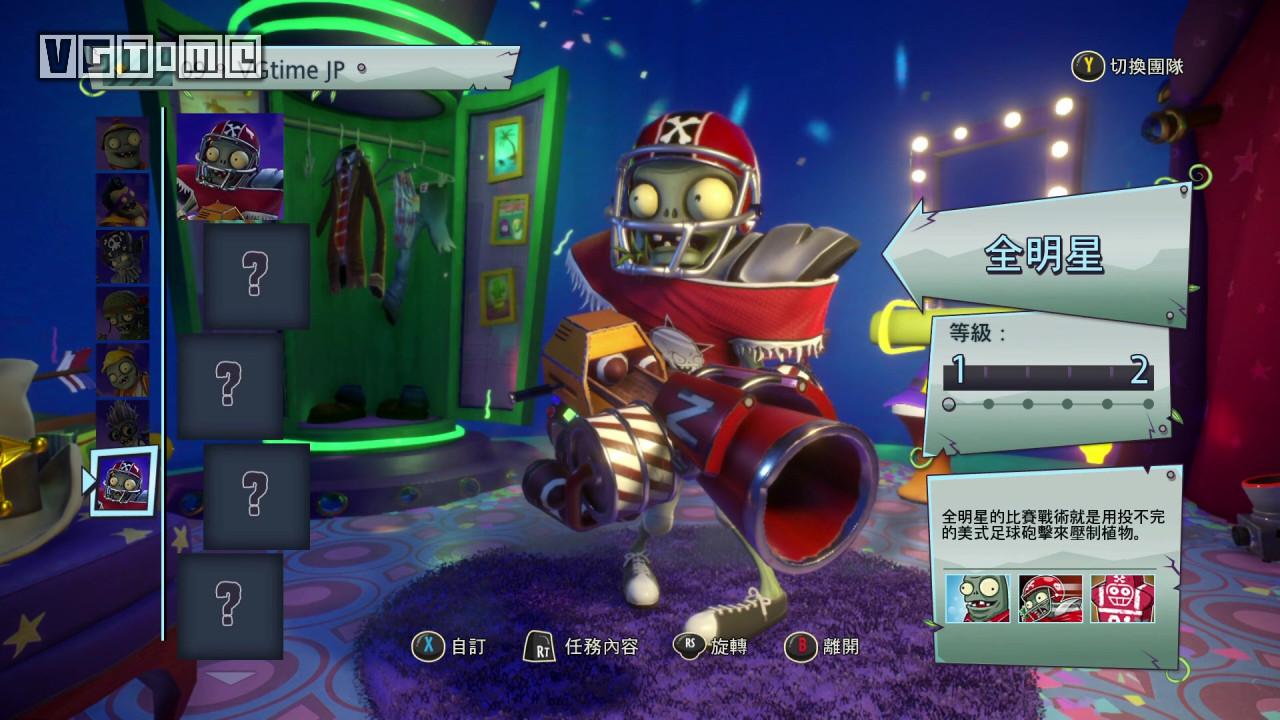Choose the Super Brainz pompadour portrait
1280x720 pixels.
pos(123,200)
